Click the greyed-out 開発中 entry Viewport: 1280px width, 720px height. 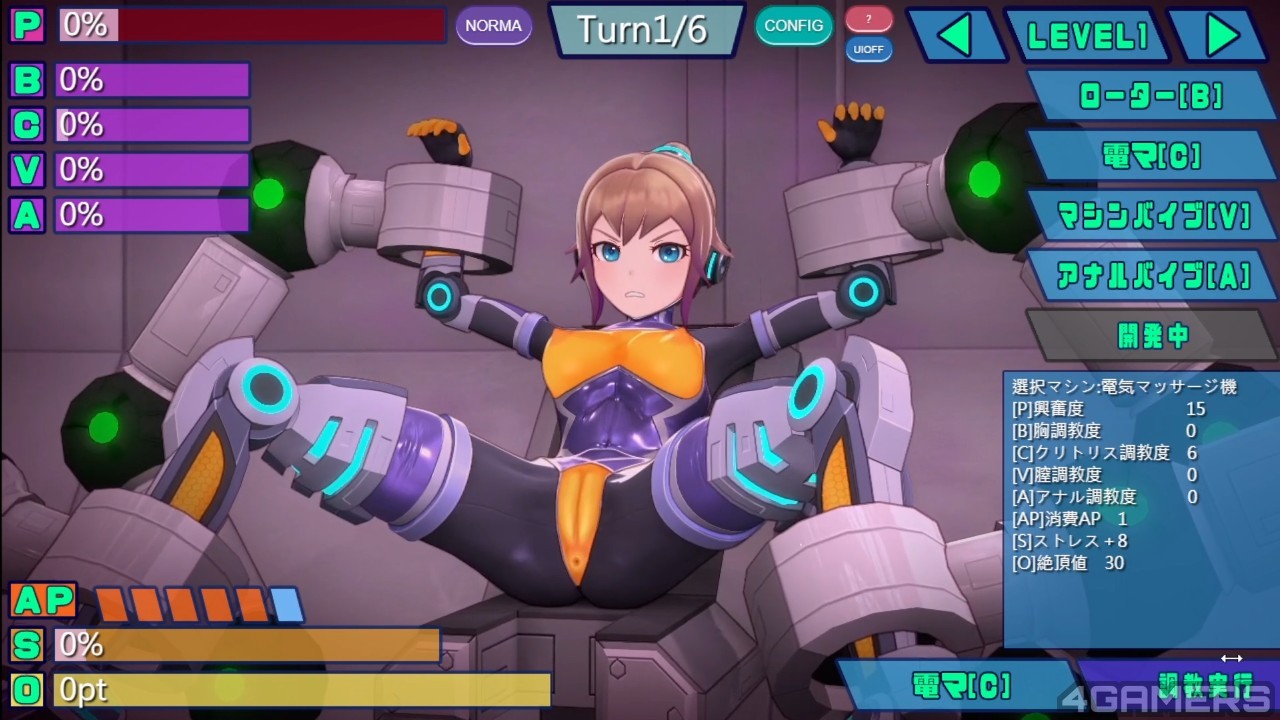(1152, 335)
